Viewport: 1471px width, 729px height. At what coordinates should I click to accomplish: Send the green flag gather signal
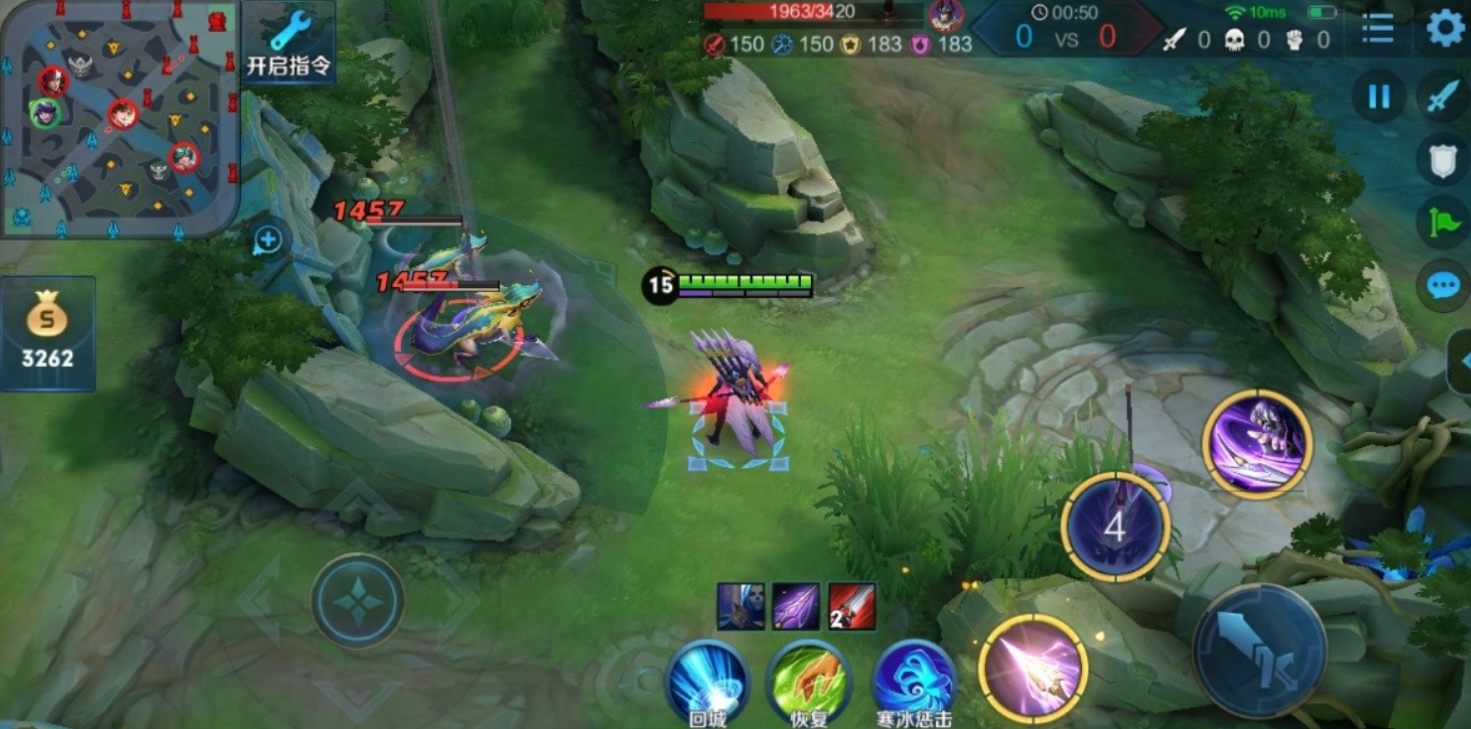click(1442, 223)
